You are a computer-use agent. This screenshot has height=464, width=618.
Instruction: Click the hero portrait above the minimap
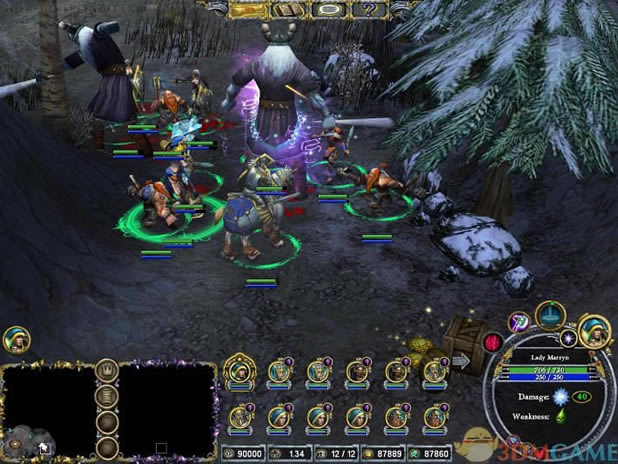15,339
